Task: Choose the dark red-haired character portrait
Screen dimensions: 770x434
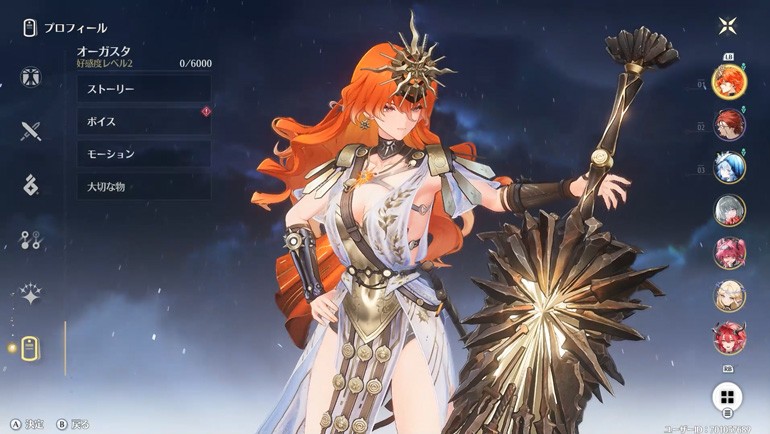Action: [x=729, y=124]
